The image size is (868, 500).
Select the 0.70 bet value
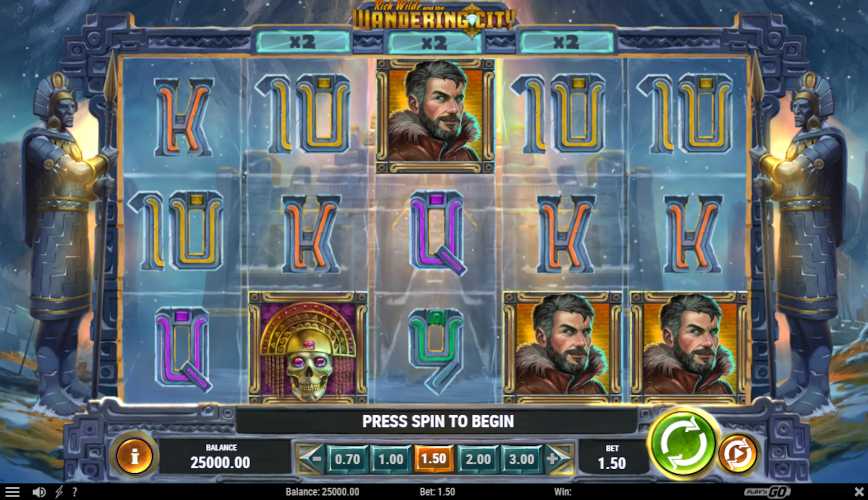[x=347, y=459]
